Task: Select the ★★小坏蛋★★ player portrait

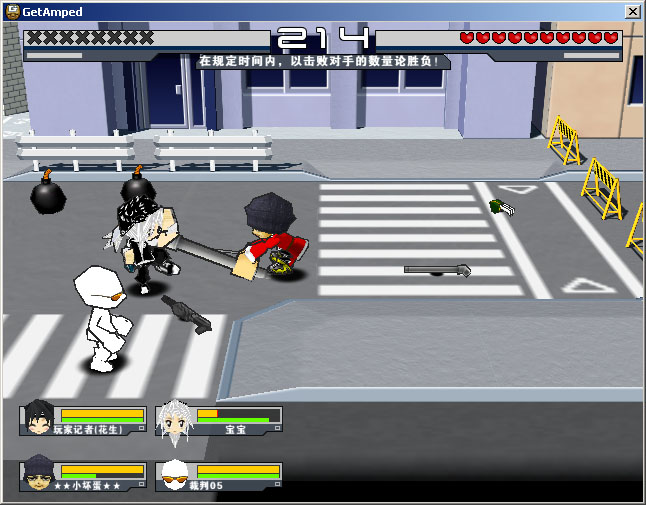Action: [x=38, y=475]
